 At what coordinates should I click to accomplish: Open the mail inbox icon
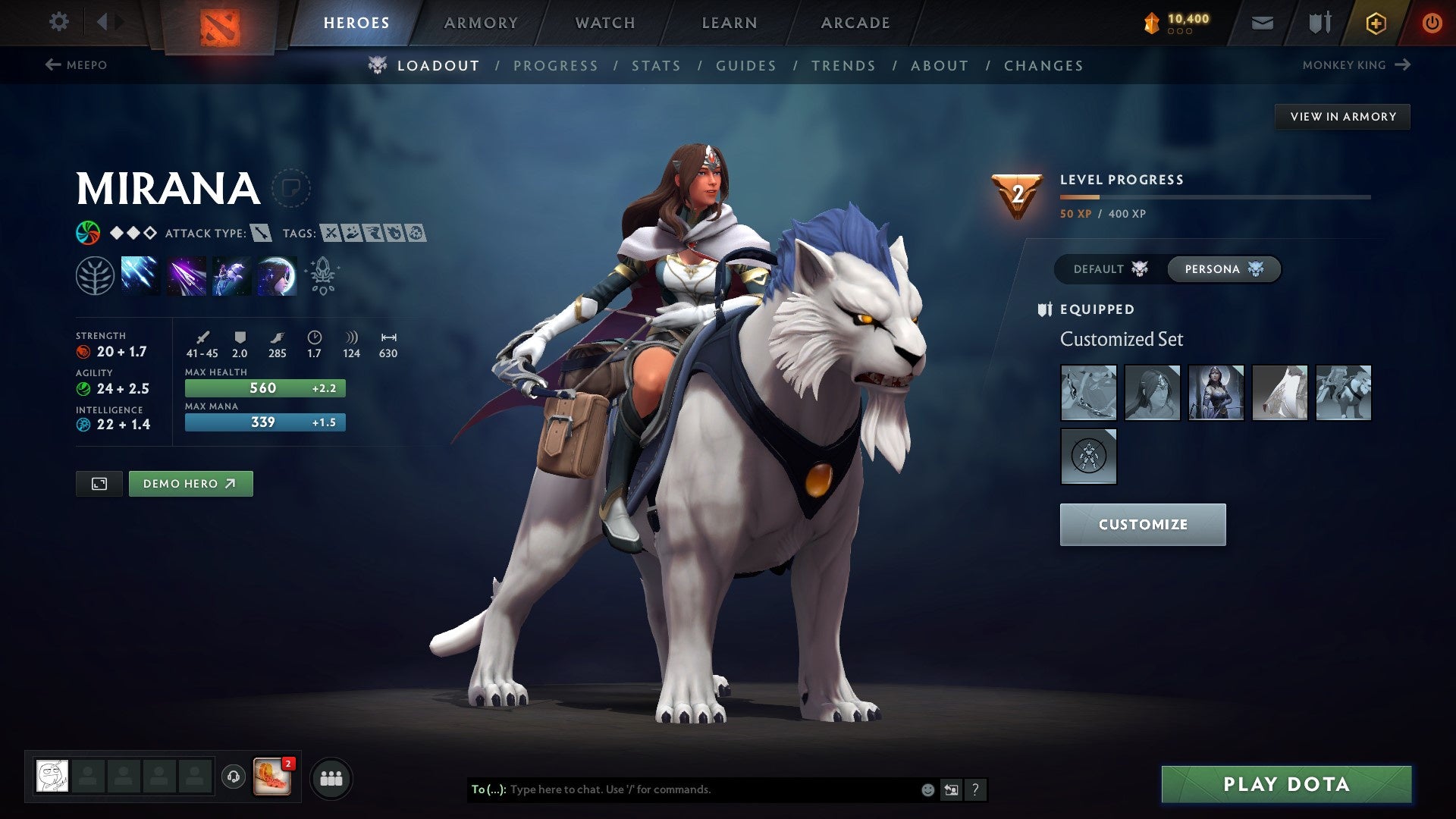coord(1263,22)
